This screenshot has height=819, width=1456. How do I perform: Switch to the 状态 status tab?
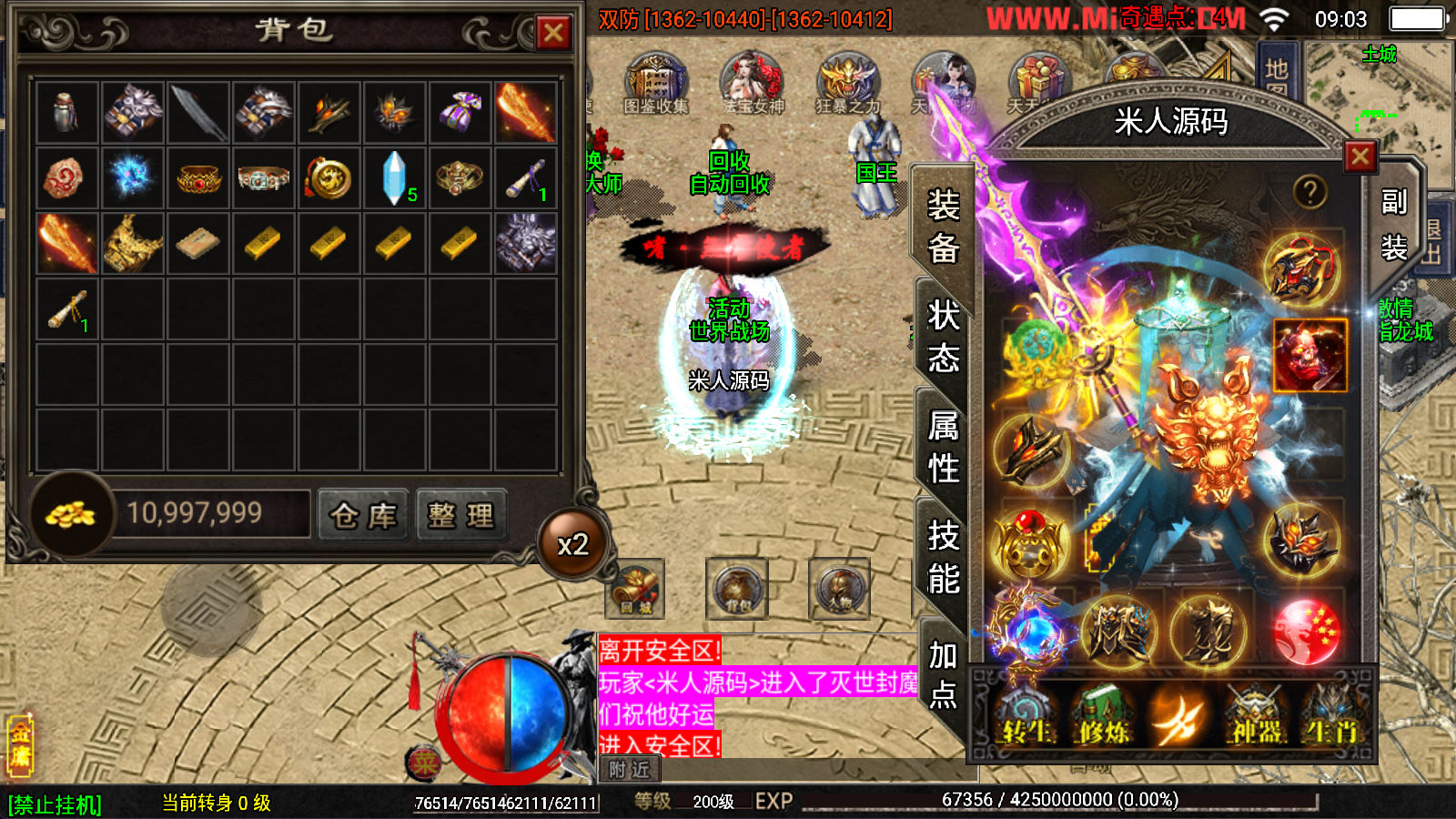(x=944, y=337)
